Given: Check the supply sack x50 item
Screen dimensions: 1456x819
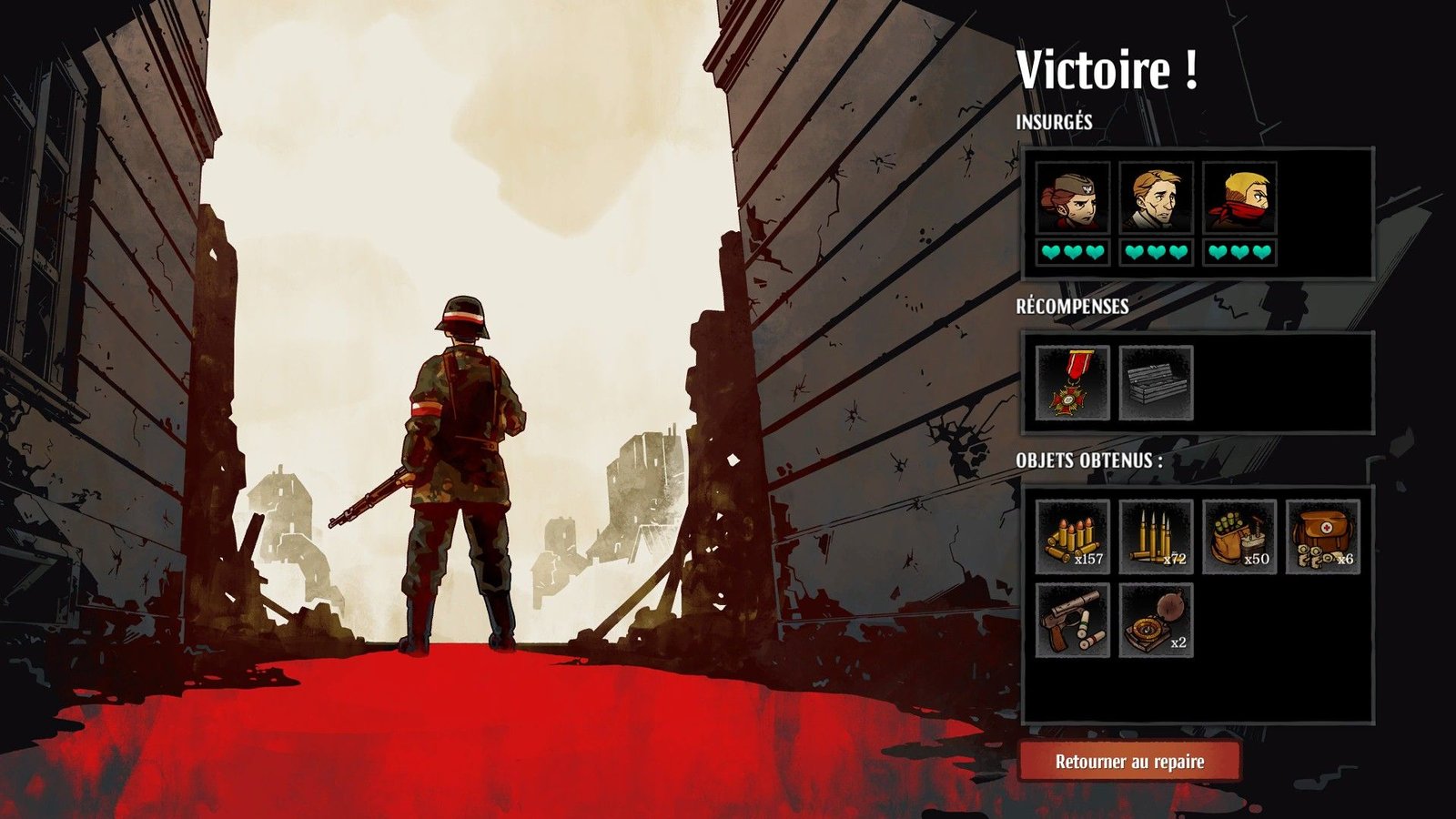Looking at the screenshot, I should click(1239, 537).
